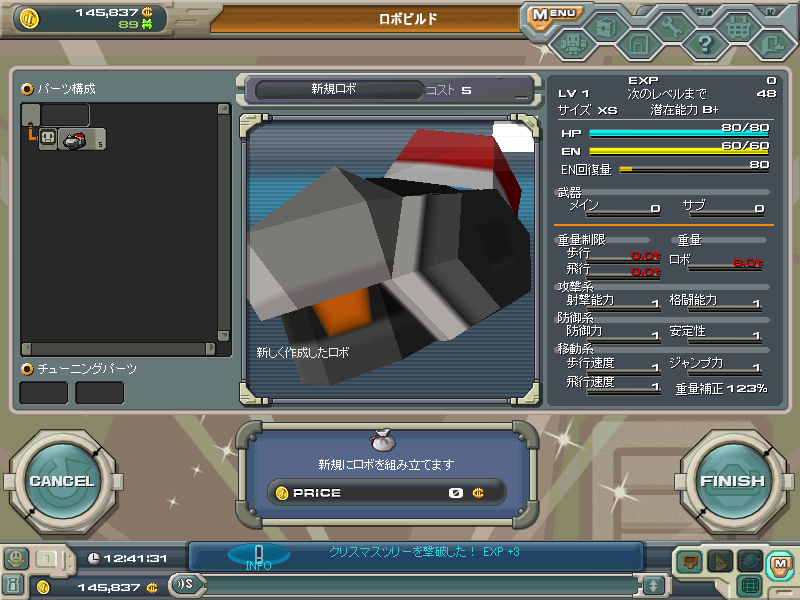The height and width of the screenshot is (600, 800).
Task: Click the face icon in the parts tree
Action: [x=47, y=140]
